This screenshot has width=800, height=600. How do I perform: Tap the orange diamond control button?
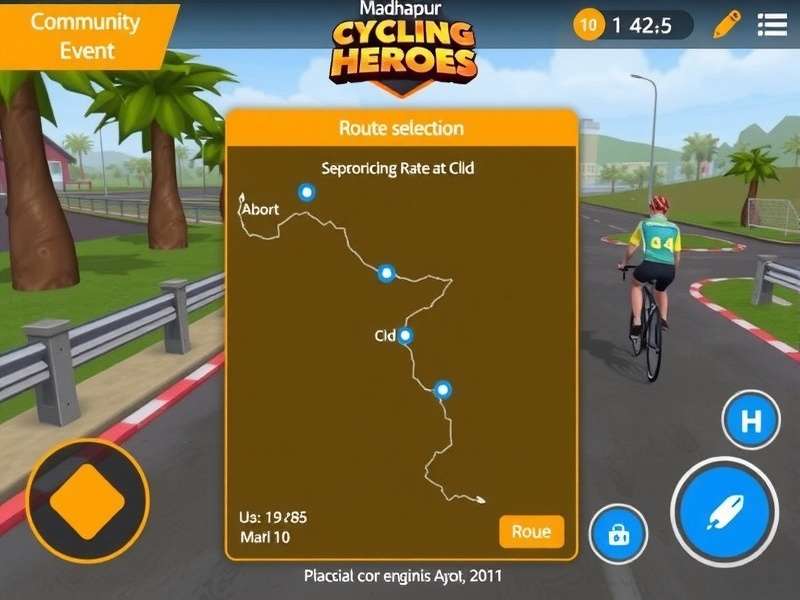[x=87, y=500]
